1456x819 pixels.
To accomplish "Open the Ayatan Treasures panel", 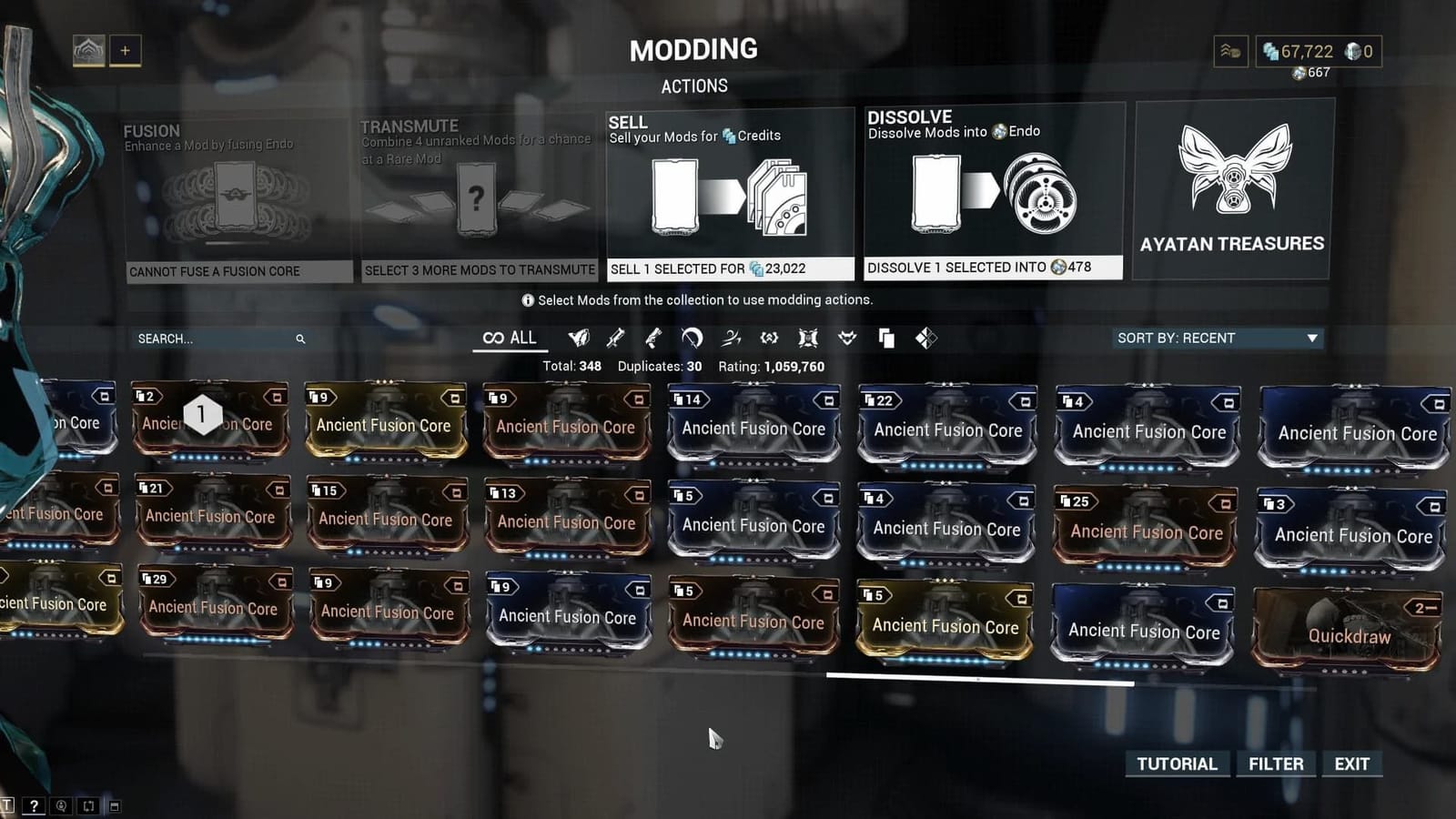I will (1232, 187).
